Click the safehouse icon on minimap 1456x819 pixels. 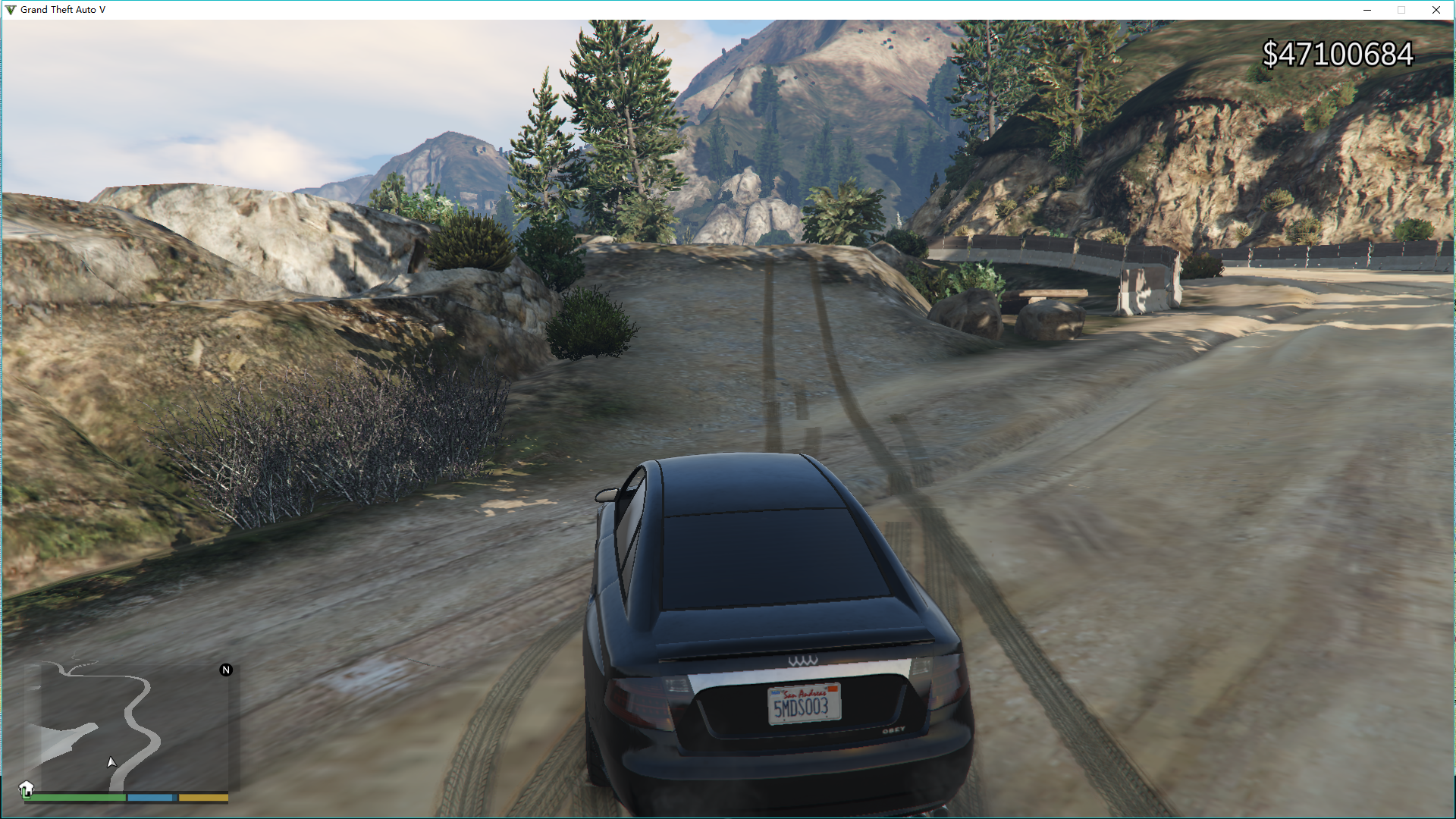[27, 789]
